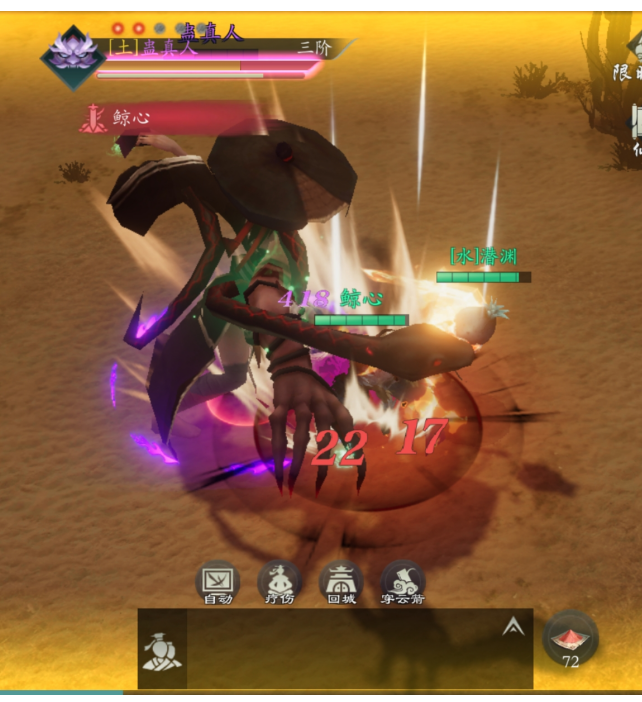Use the red item with count 72
The image size is (642, 702).
click(571, 638)
